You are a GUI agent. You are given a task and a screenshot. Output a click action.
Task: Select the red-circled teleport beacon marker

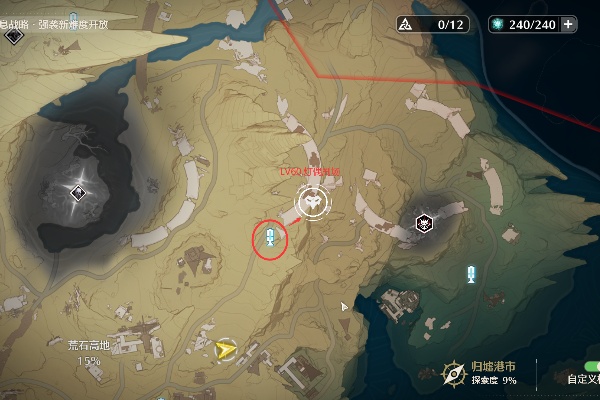(269, 237)
